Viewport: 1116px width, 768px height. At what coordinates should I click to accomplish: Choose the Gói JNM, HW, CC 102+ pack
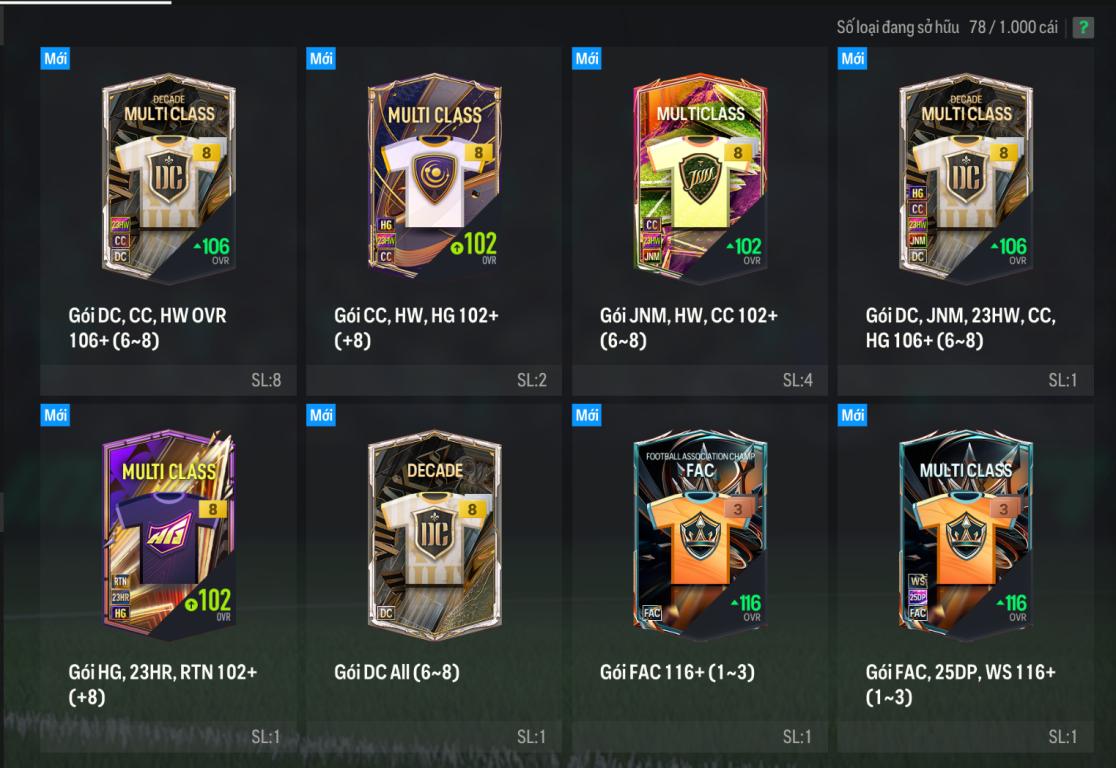pos(700,181)
